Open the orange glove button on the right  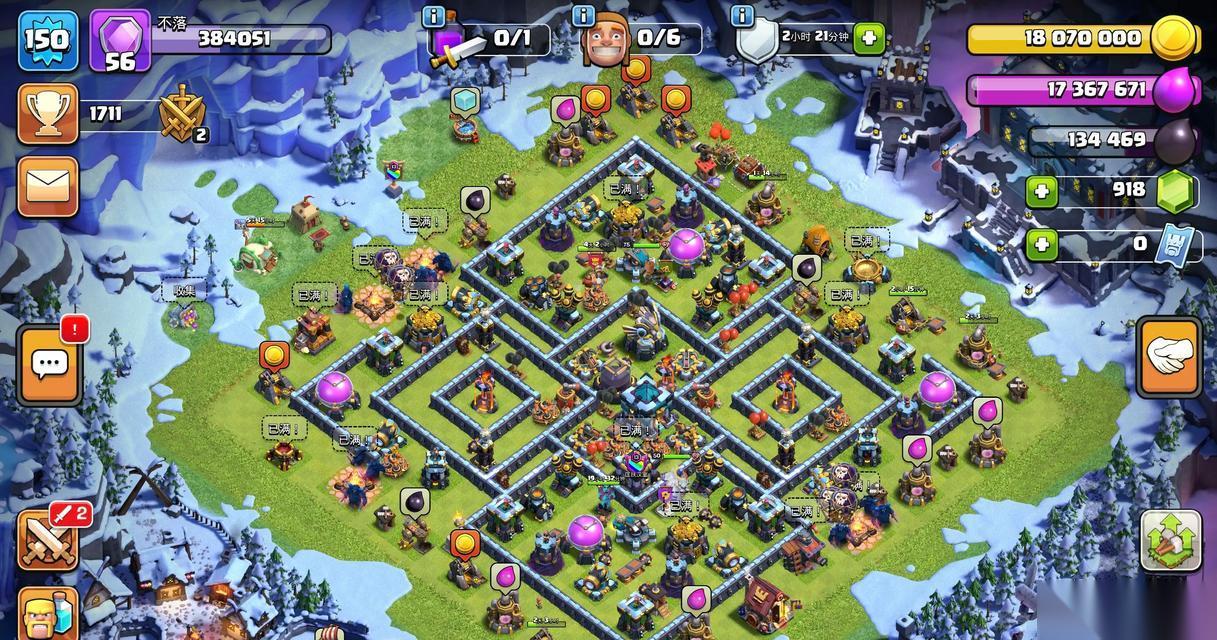click(1168, 359)
